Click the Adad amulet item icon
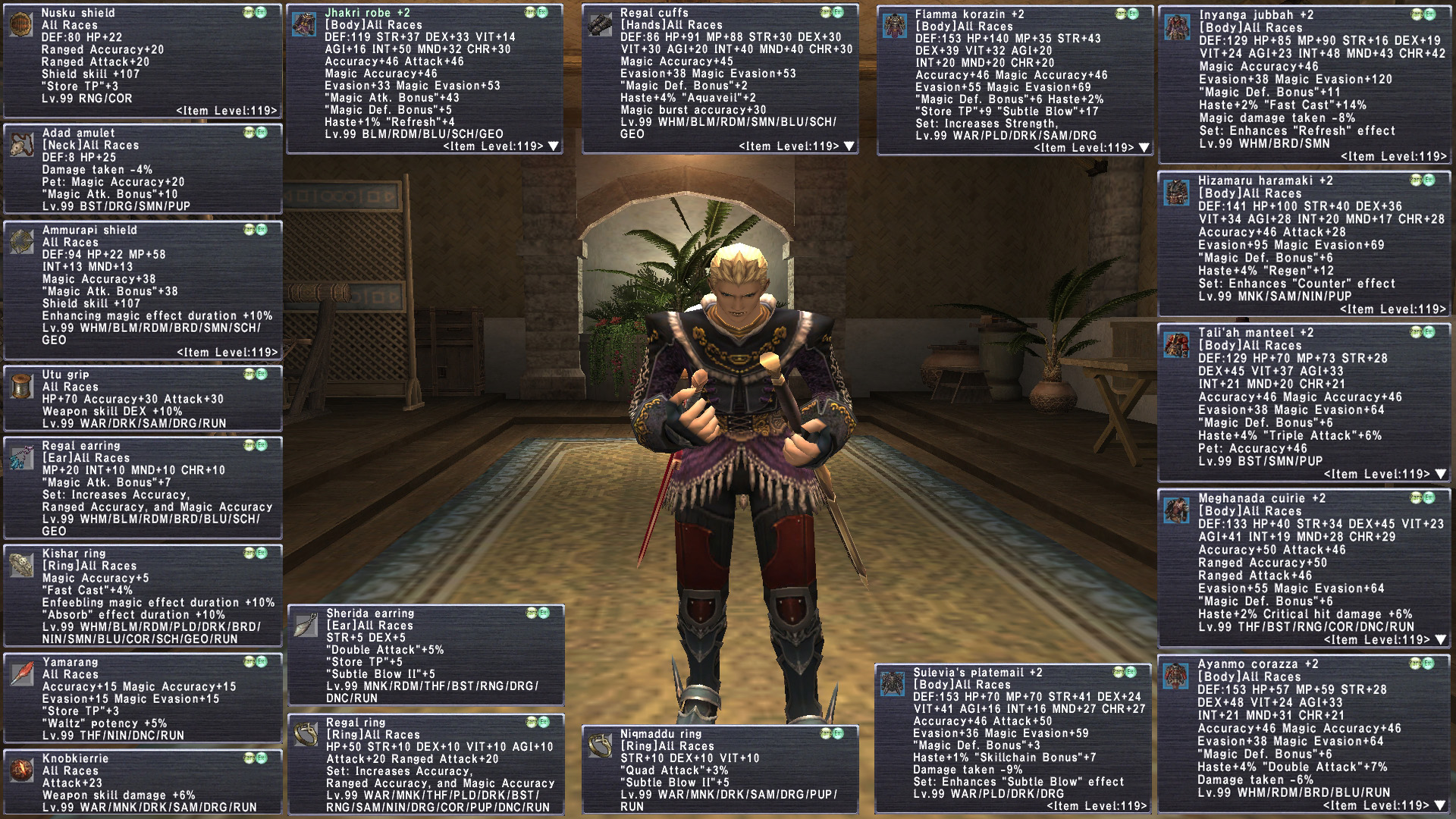This screenshot has height=819, width=1456. (21, 145)
